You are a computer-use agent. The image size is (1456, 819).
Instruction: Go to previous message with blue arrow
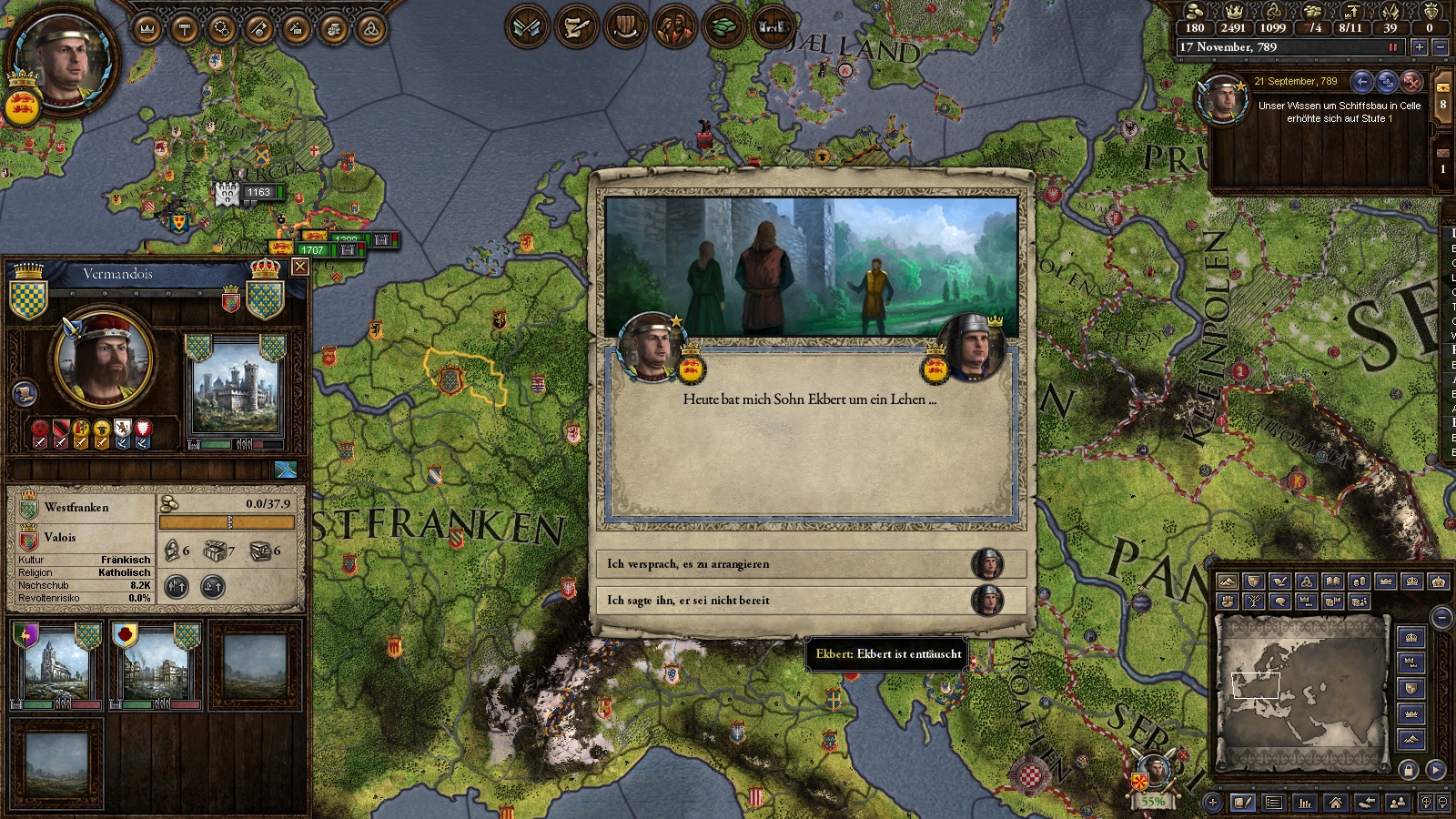pos(1361,82)
